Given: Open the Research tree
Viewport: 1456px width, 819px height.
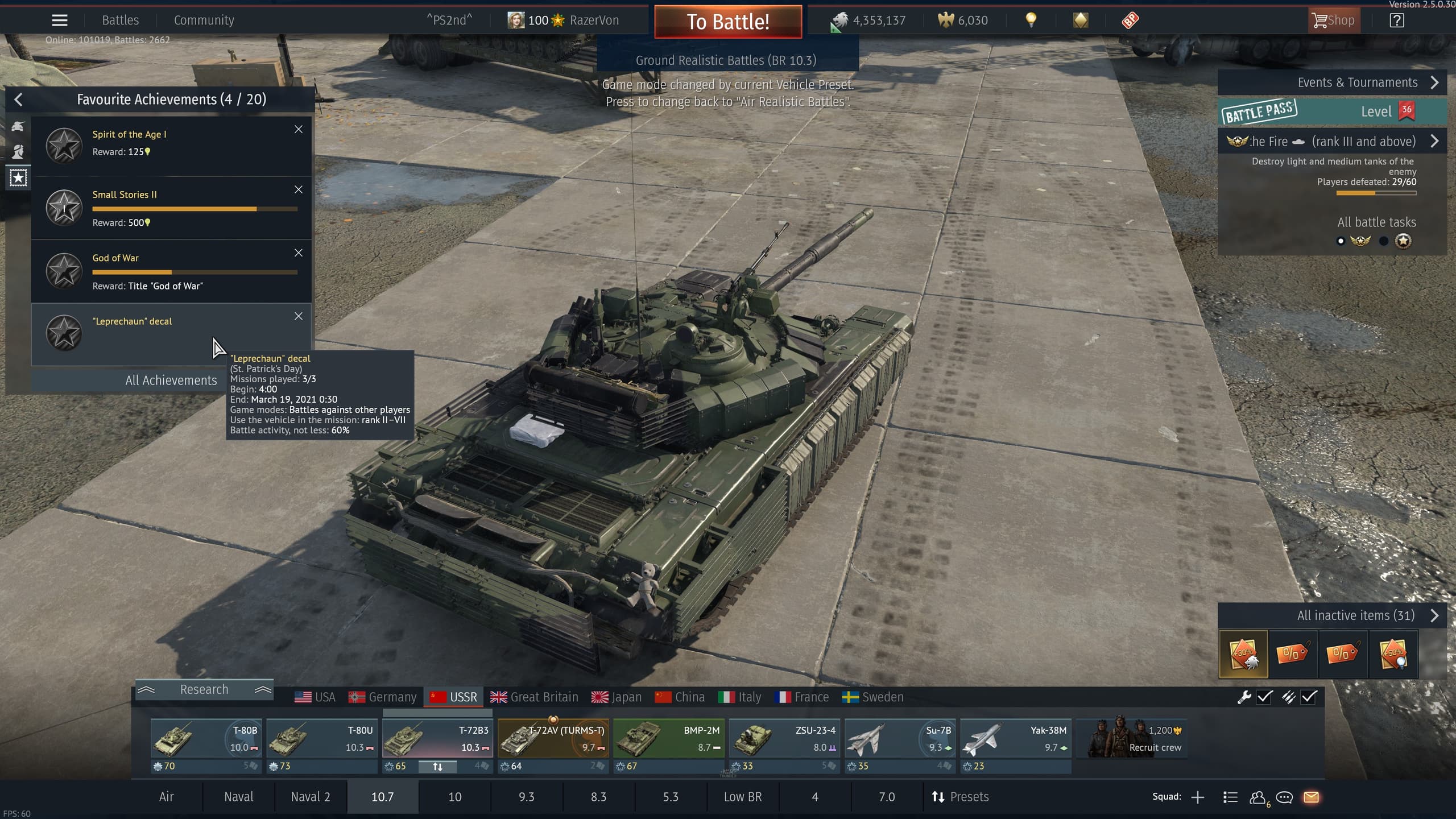Looking at the screenshot, I should point(204,690).
